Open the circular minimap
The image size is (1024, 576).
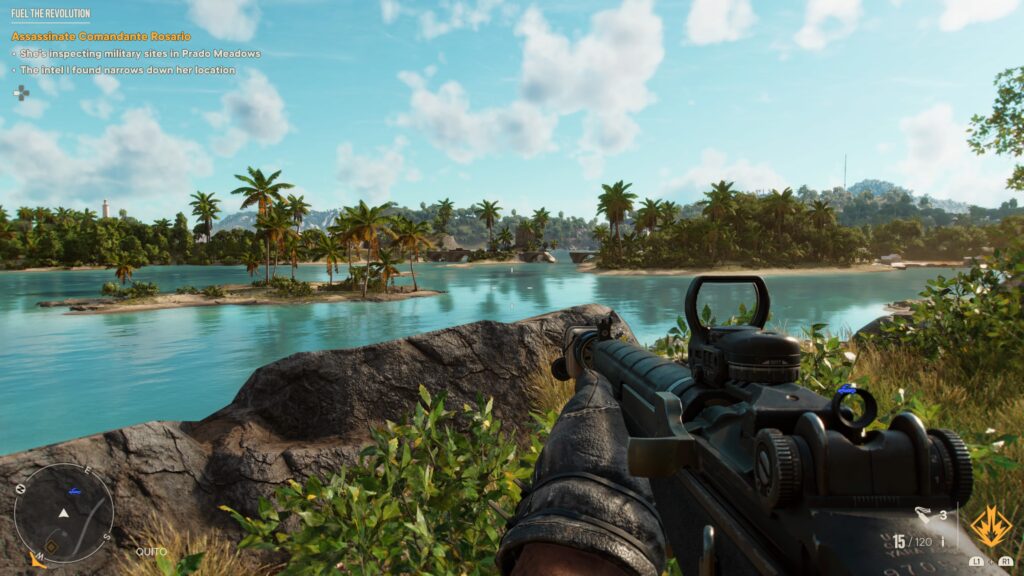point(63,512)
